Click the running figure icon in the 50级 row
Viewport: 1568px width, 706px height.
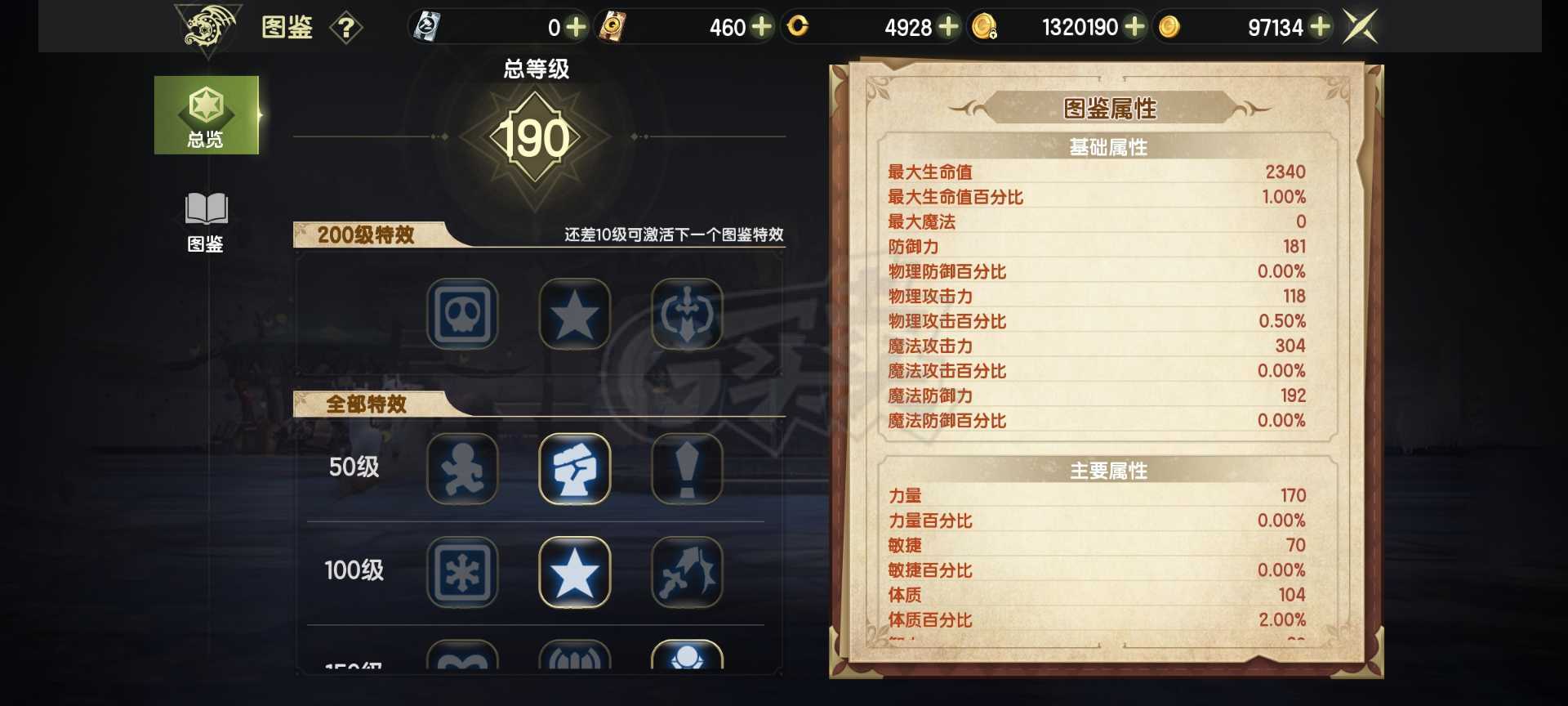462,469
